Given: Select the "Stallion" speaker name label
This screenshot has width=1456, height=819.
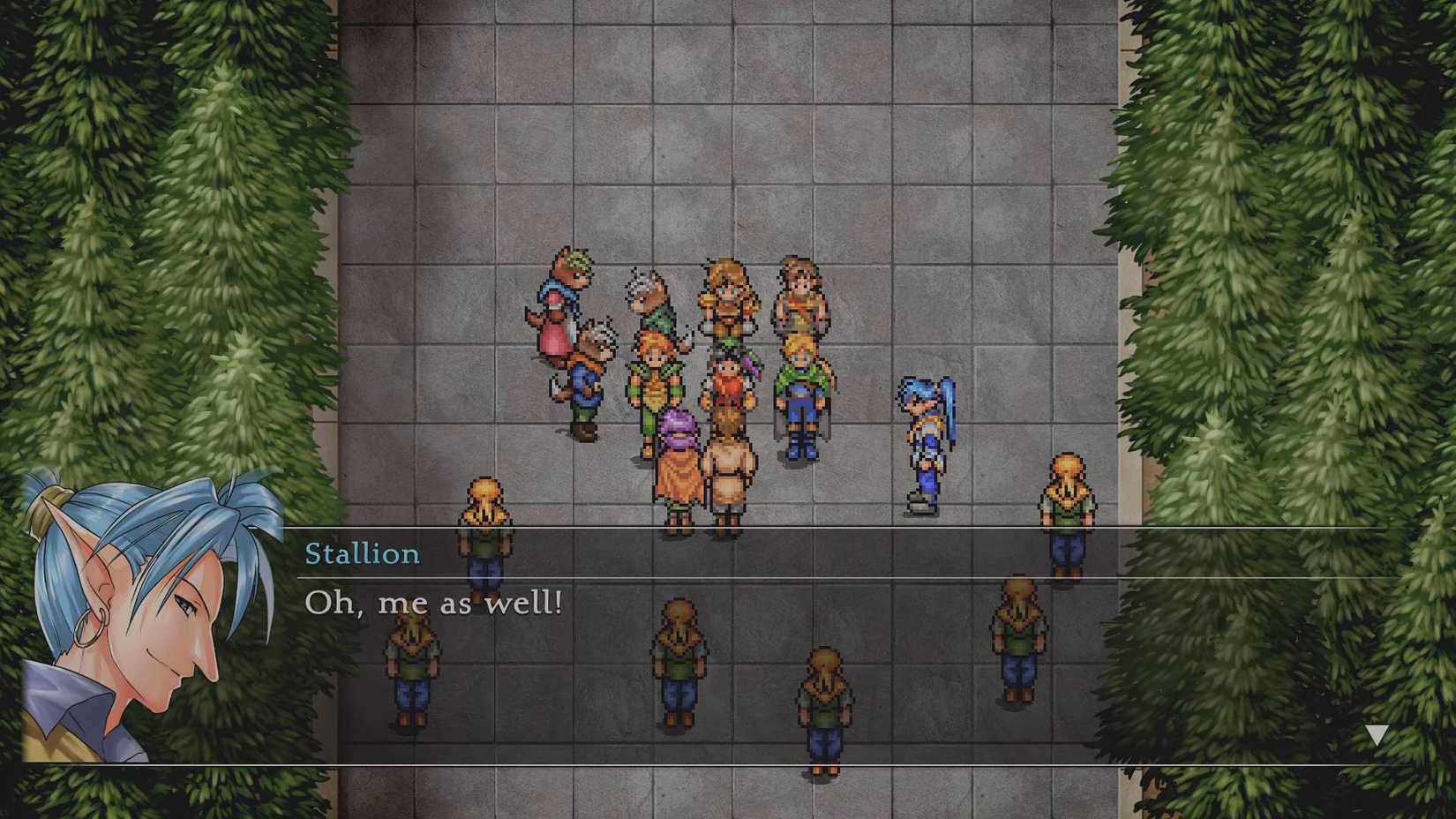Looking at the screenshot, I should point(363,554).
